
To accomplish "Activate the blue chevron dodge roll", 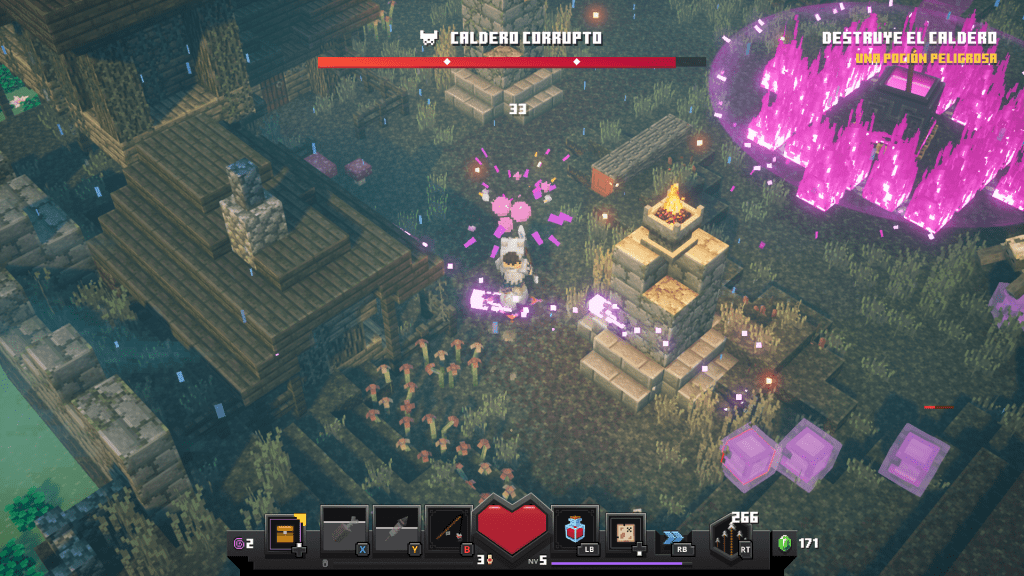I will [674, 535].
